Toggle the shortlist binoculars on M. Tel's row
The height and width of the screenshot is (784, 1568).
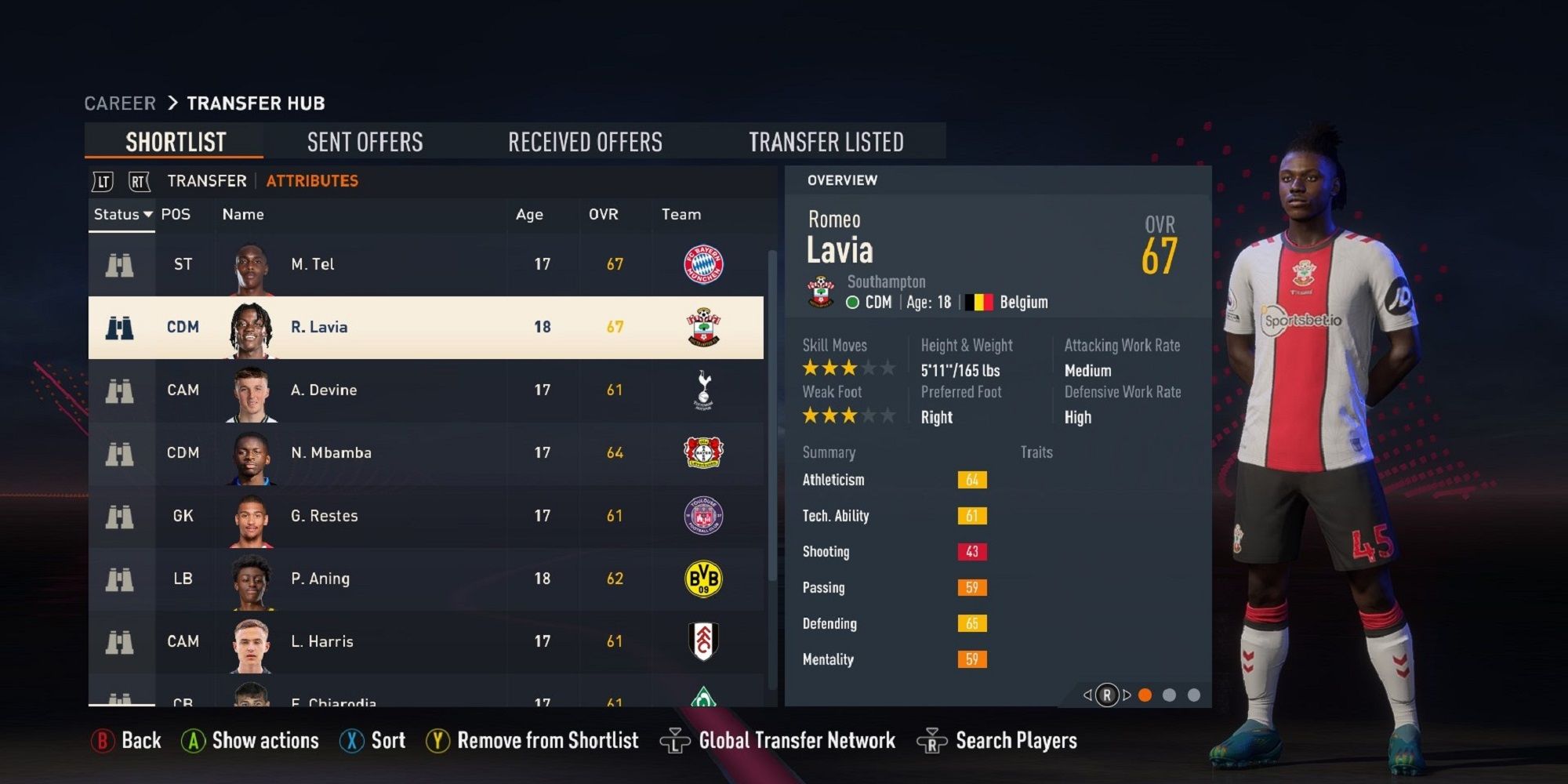[x=119, y=264]
